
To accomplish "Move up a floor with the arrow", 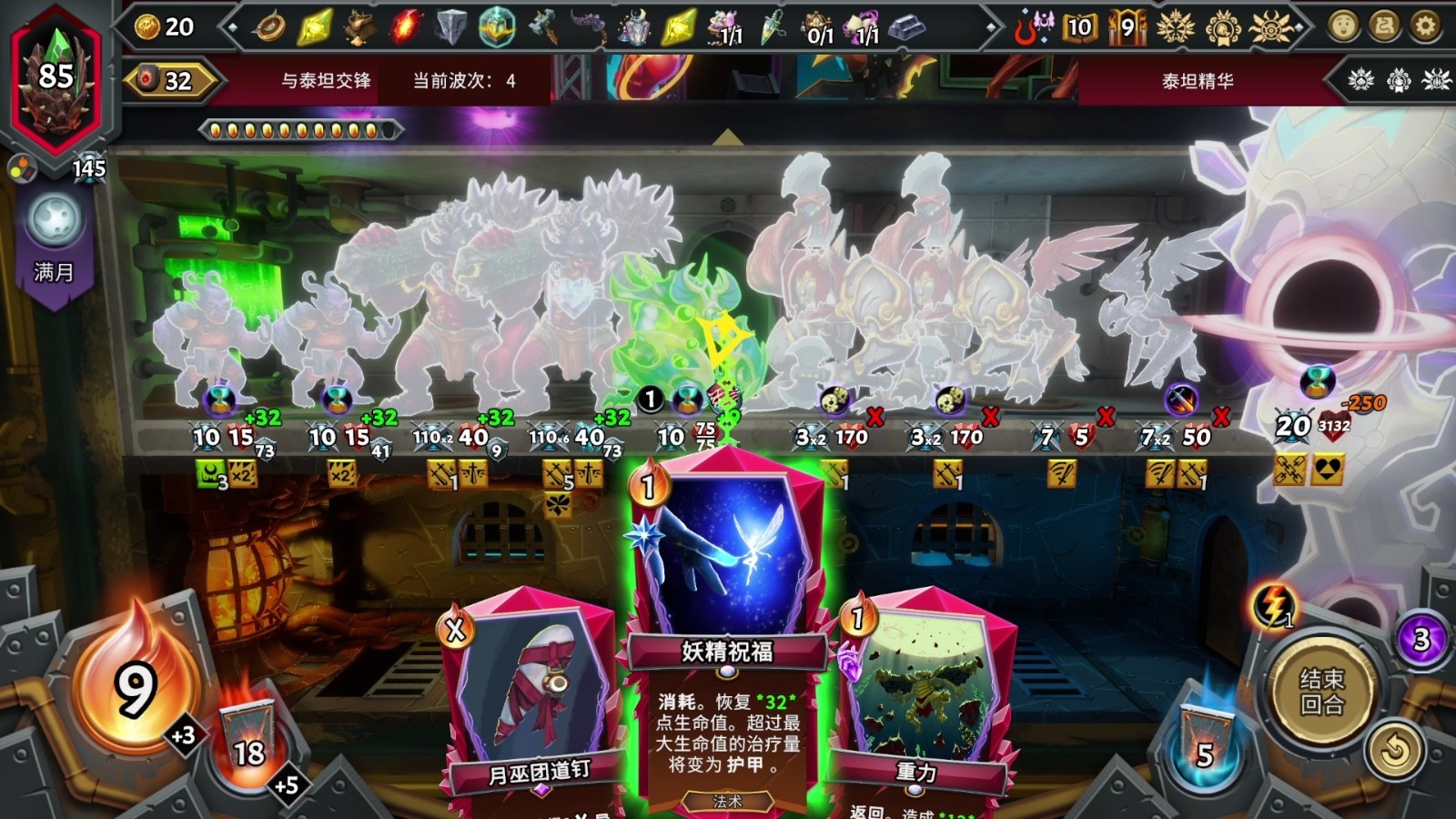I will tap(727, 137).
